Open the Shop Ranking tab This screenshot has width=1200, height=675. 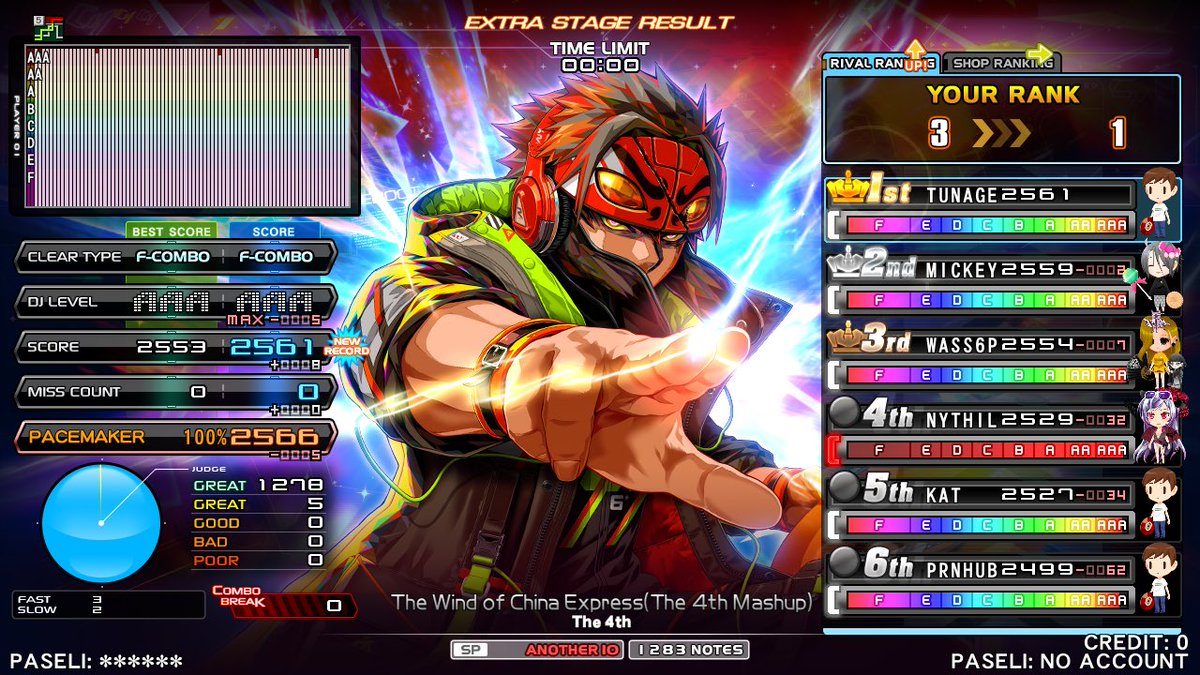click(x=1001, y=63)
